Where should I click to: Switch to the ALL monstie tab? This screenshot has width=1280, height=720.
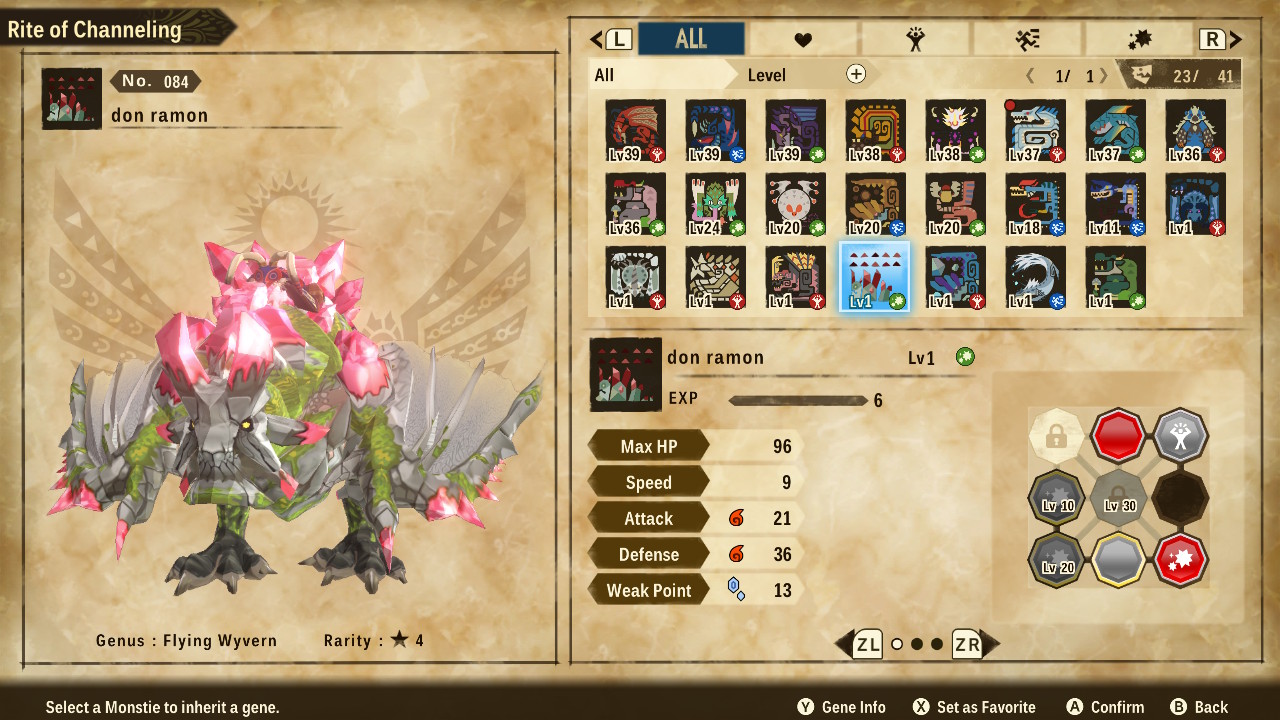click(691, 39)
